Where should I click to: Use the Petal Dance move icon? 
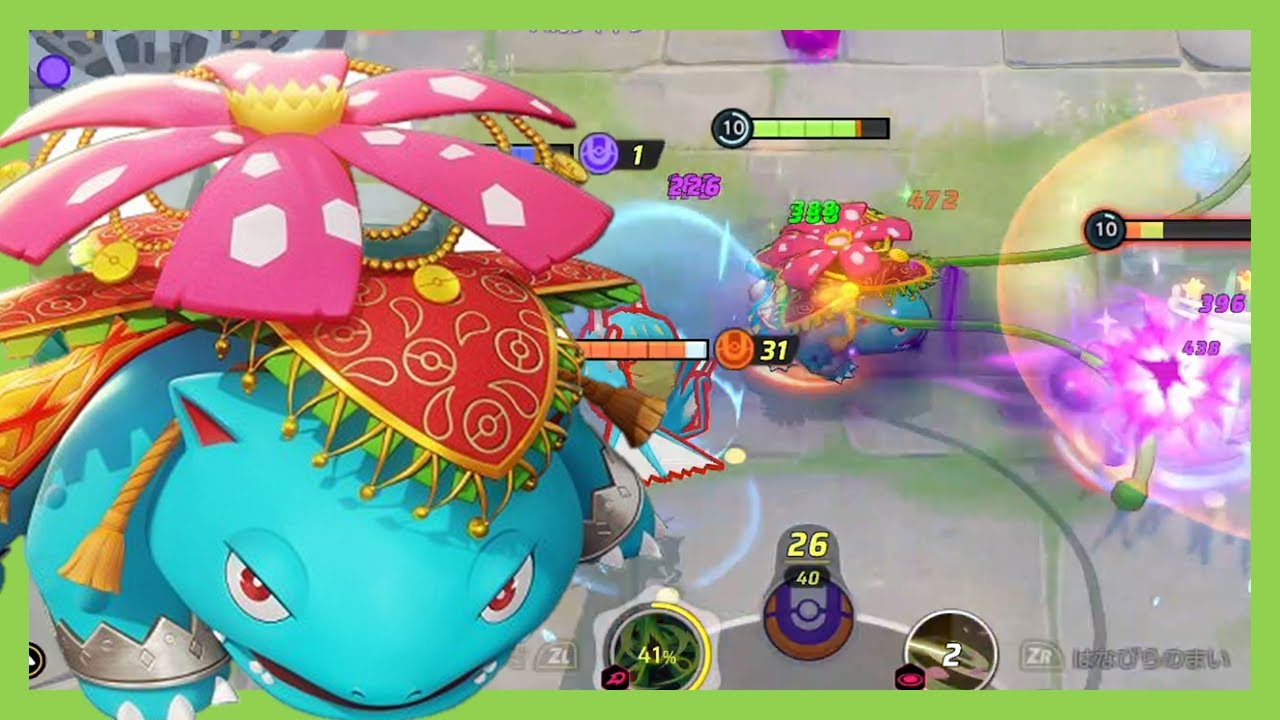(950, 652)
